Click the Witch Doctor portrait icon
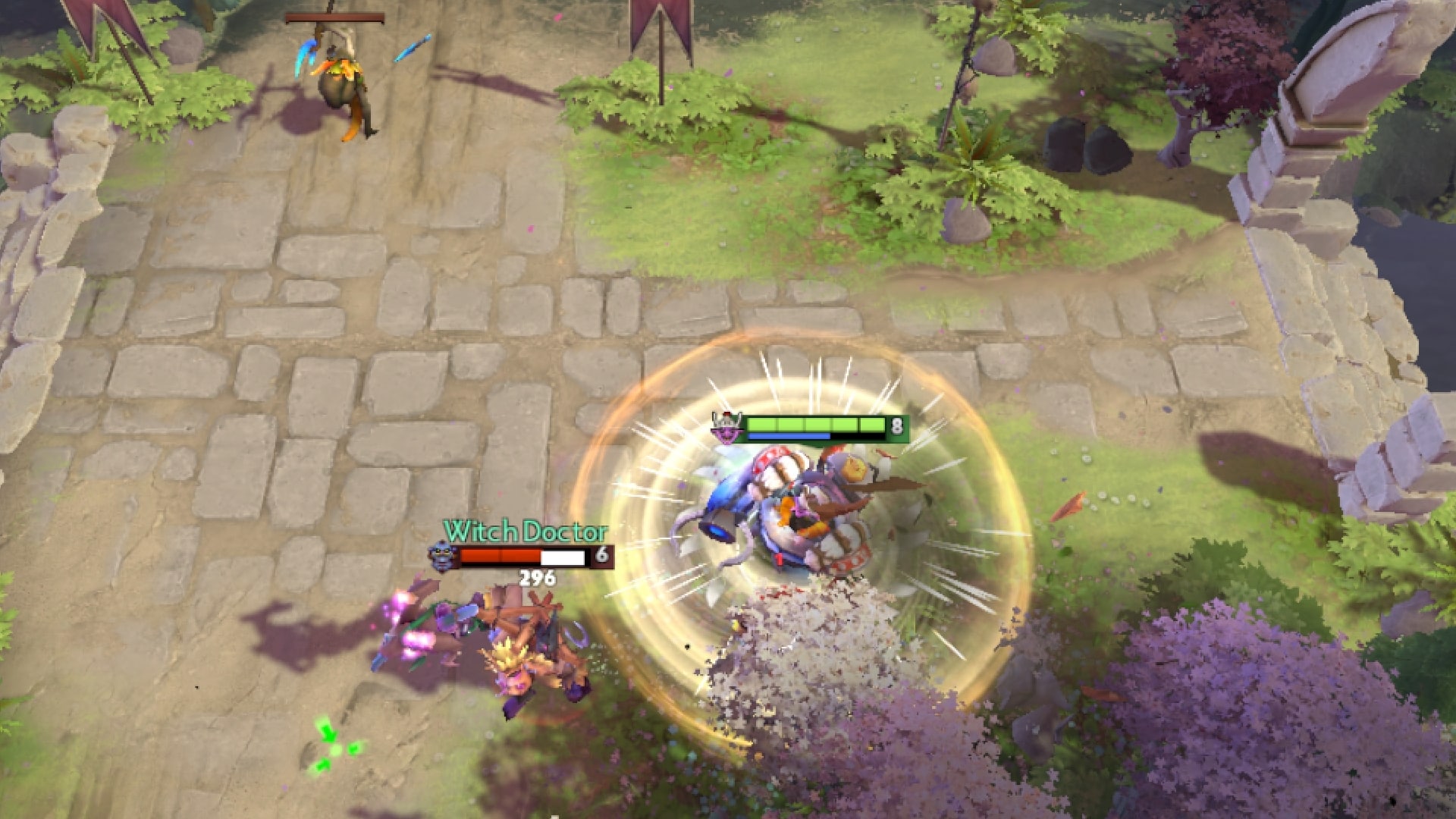Screen dimensions: 1456x819 tap(441, 556)
